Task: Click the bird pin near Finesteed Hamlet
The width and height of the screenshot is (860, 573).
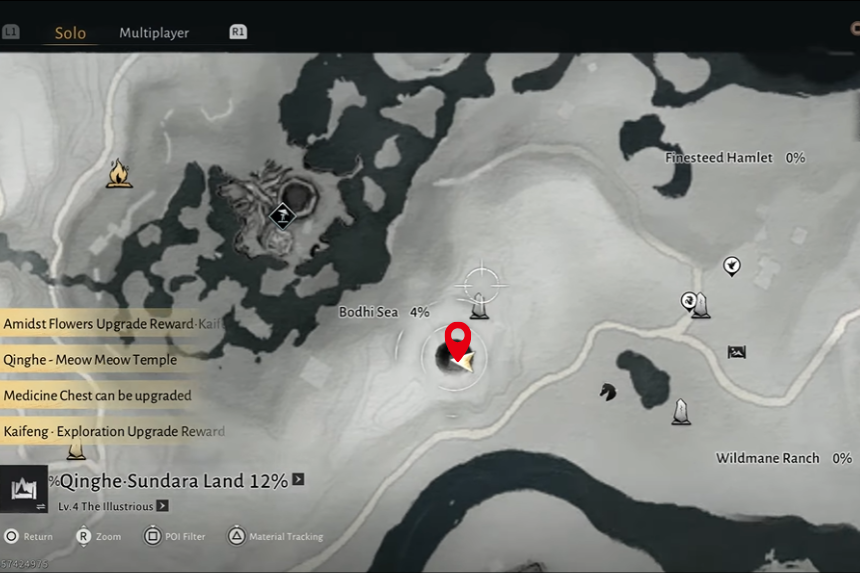Action: [x=732, y=266]
